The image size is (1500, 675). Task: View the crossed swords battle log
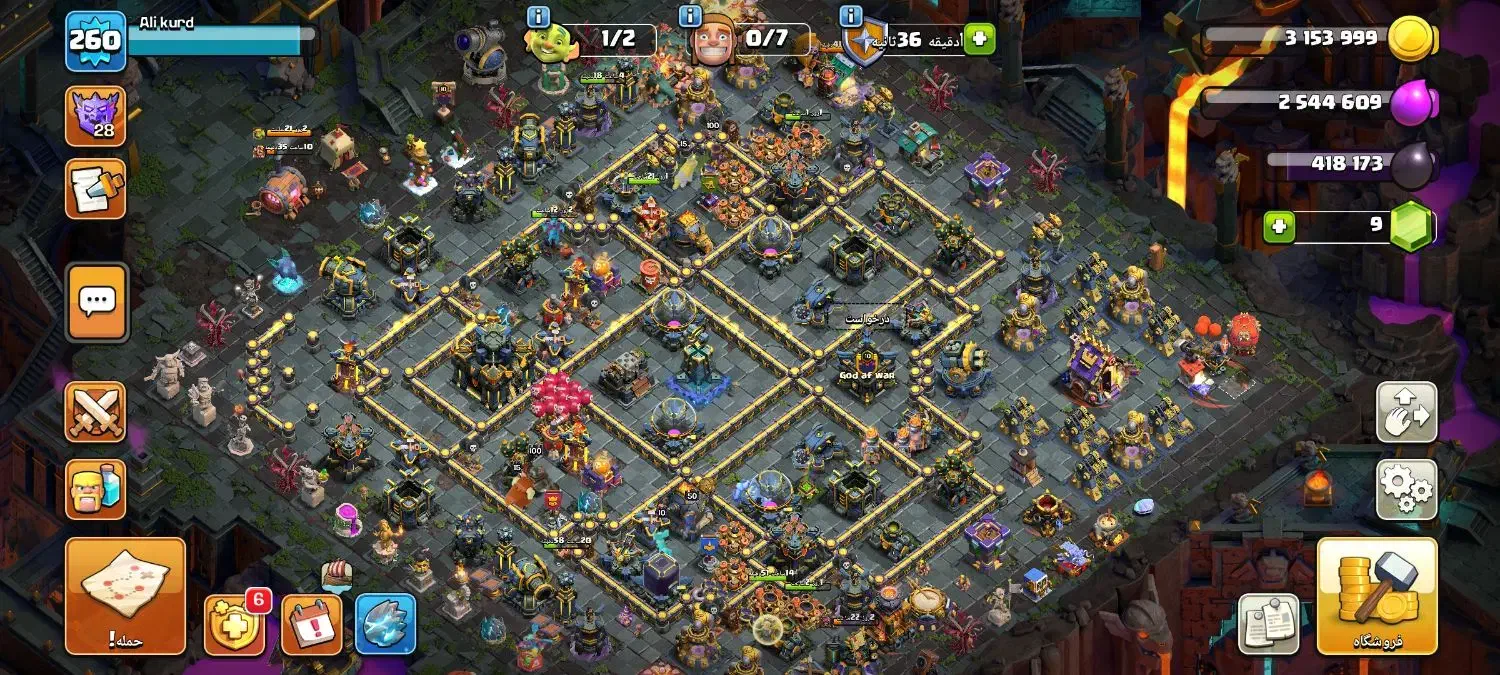point(96,412)
